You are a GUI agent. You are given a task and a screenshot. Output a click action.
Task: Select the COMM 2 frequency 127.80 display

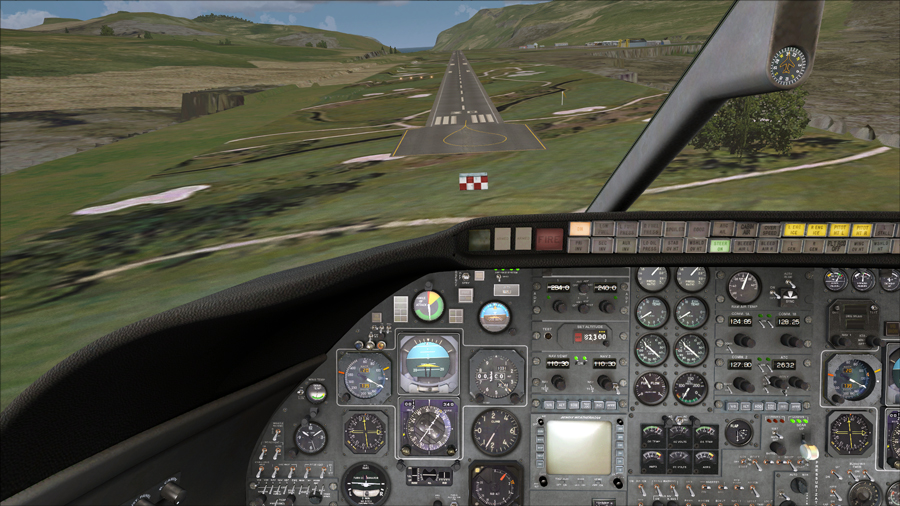[741, 365]
